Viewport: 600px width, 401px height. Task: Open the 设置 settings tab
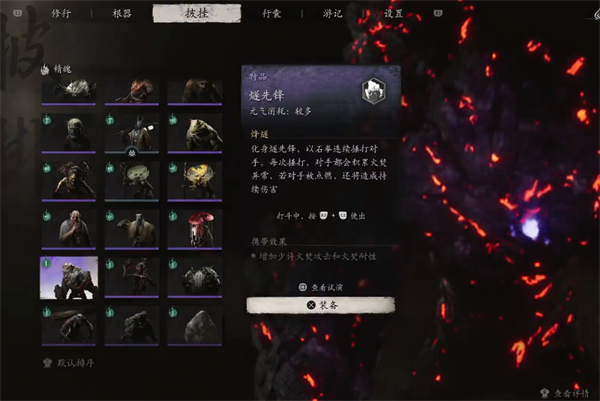tap(394, 13)
